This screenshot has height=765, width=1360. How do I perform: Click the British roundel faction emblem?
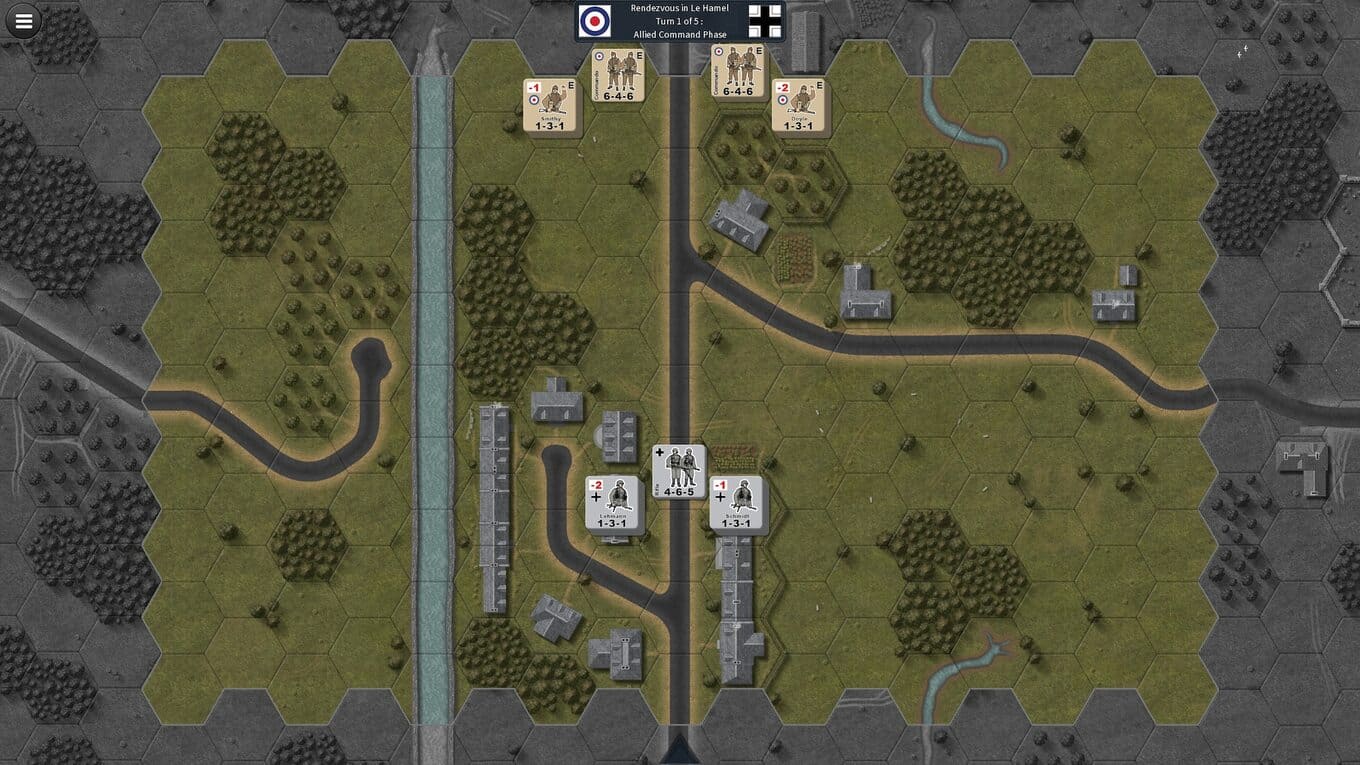pyautogui.click(x=594, y=22)
